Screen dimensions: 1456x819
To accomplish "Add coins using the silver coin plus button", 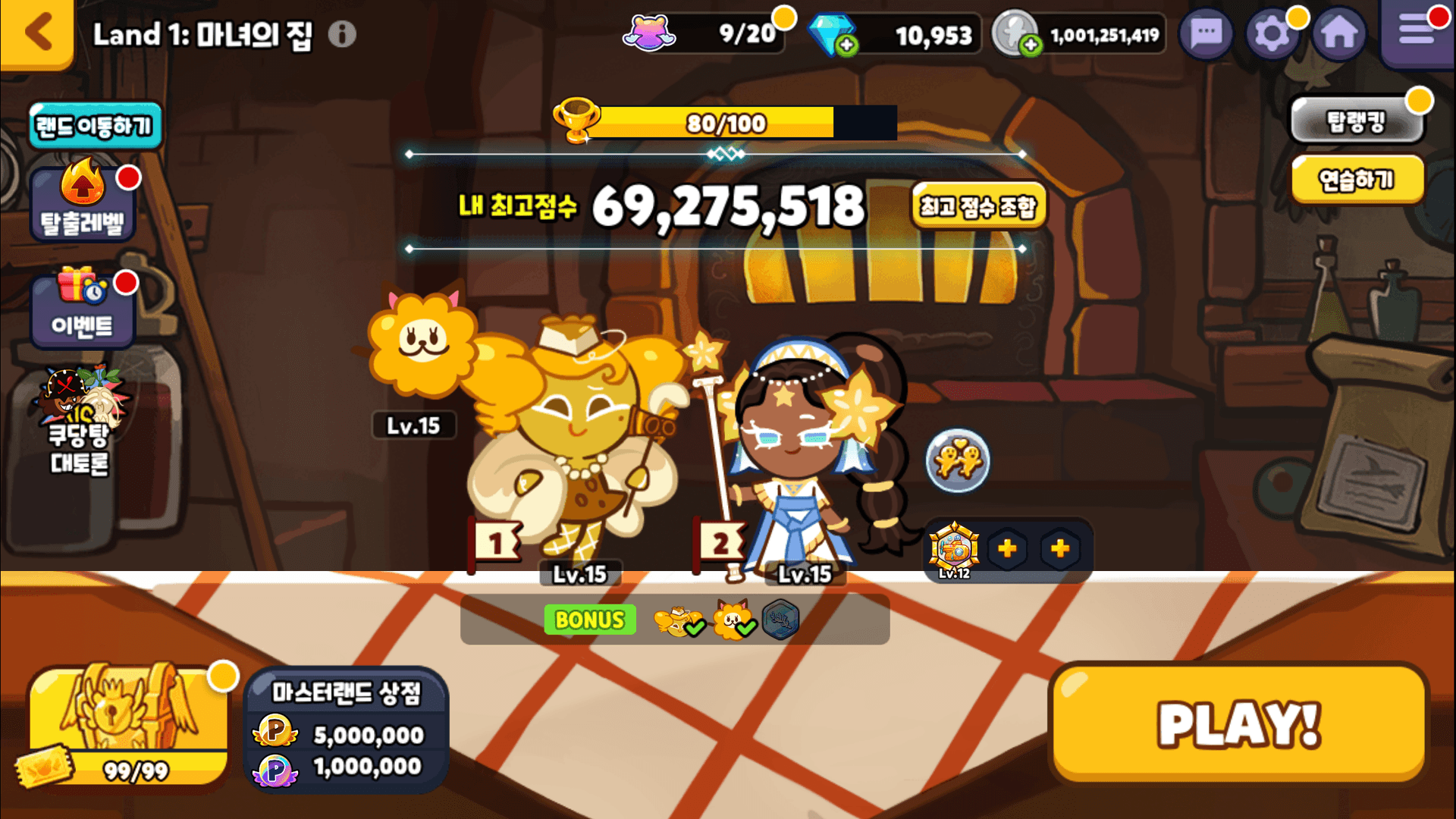I will coord(1030,45).
